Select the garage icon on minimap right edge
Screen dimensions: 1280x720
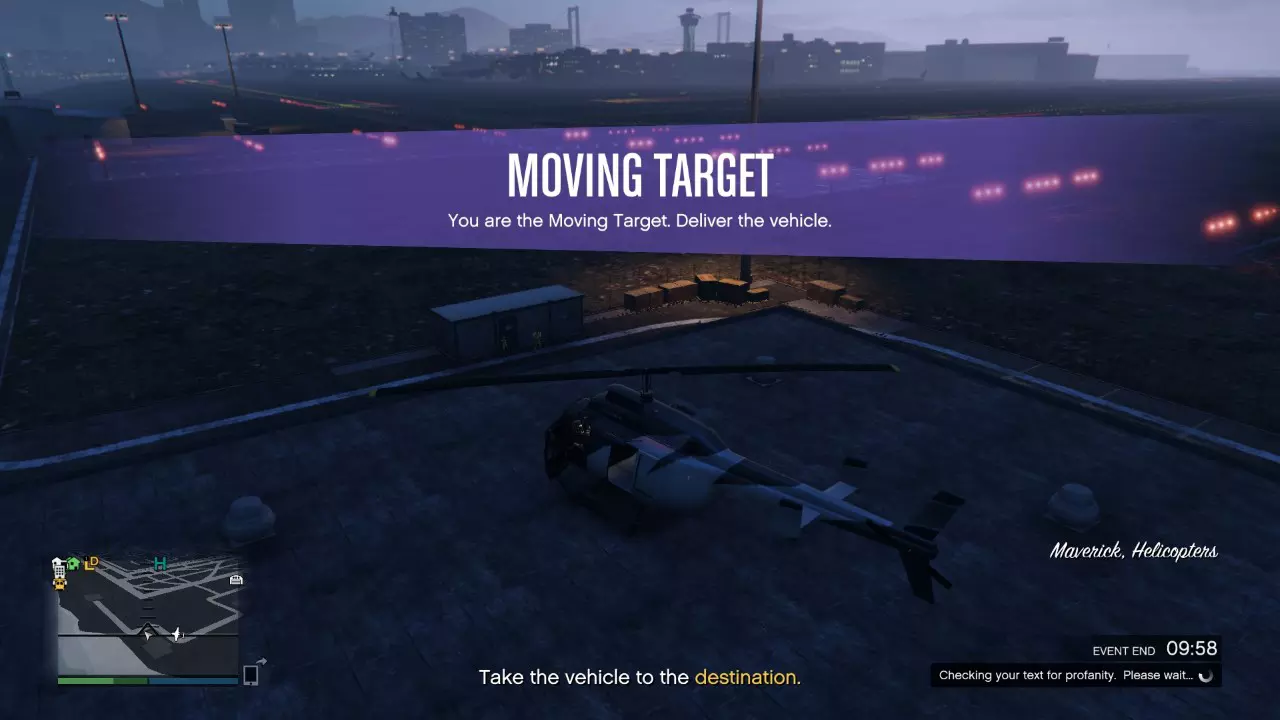point(235,580)
